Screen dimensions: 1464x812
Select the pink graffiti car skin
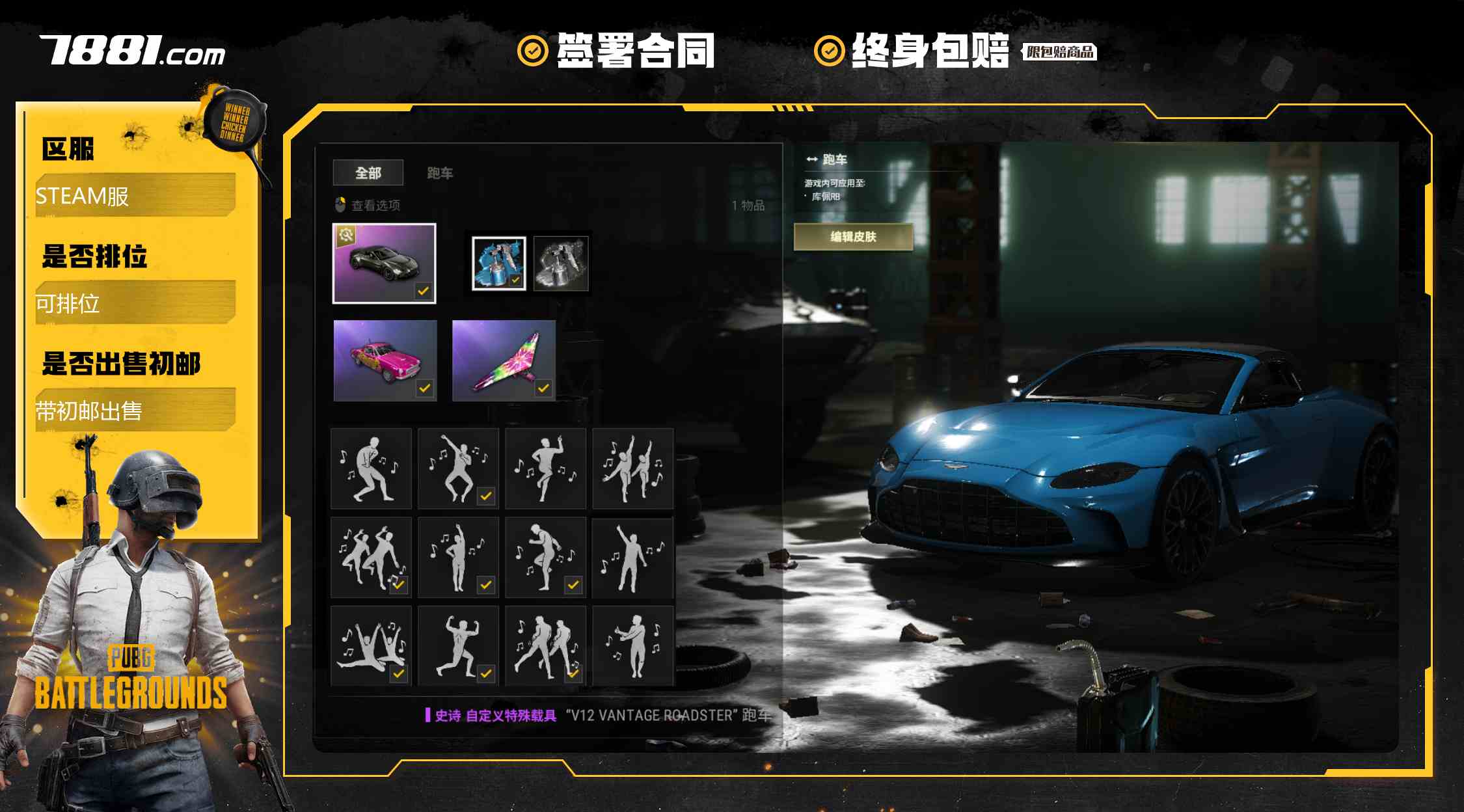click(385, 360)
